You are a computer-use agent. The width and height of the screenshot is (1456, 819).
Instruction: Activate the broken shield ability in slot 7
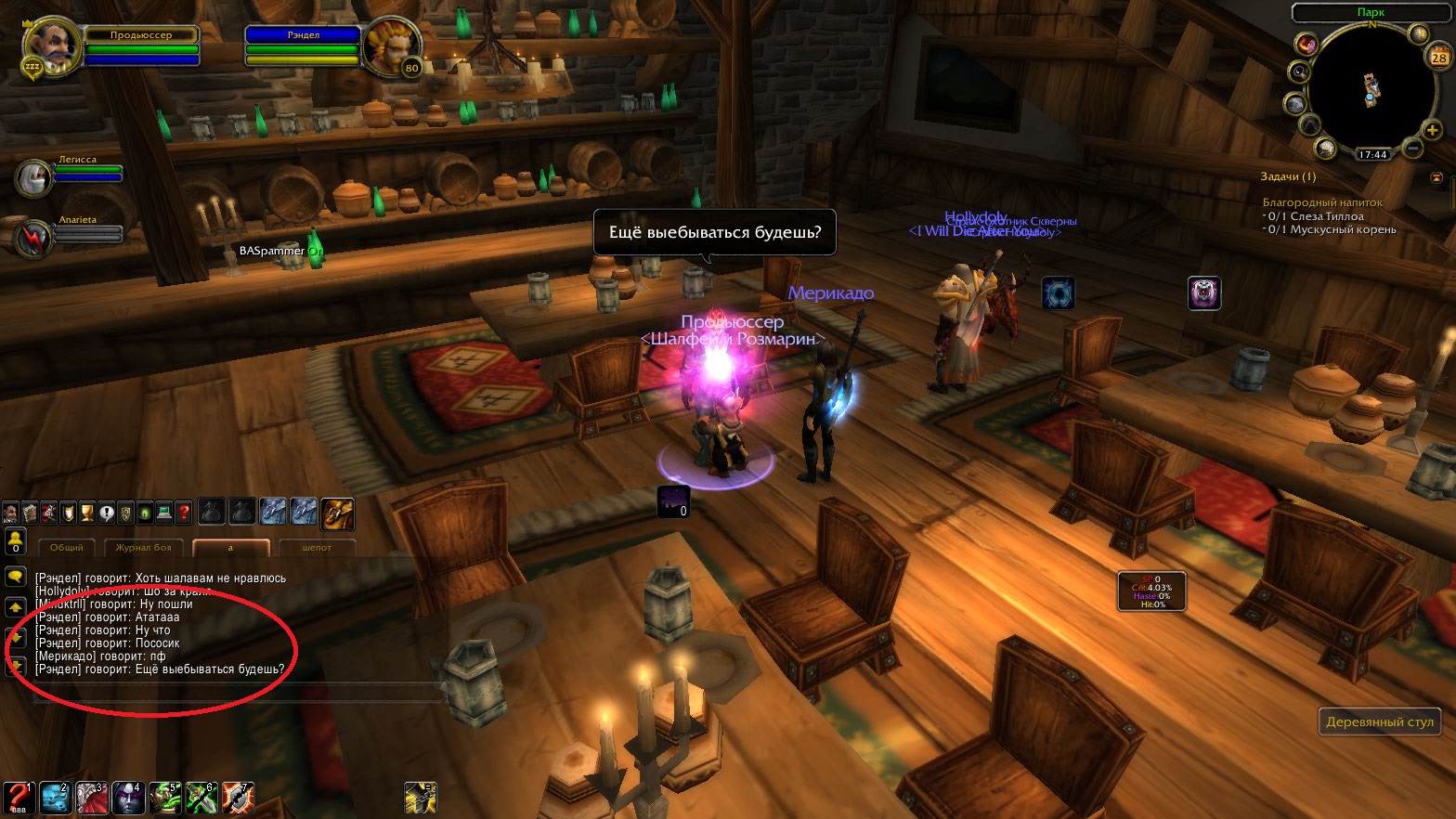pyautogui.click(x=238, y=799)
